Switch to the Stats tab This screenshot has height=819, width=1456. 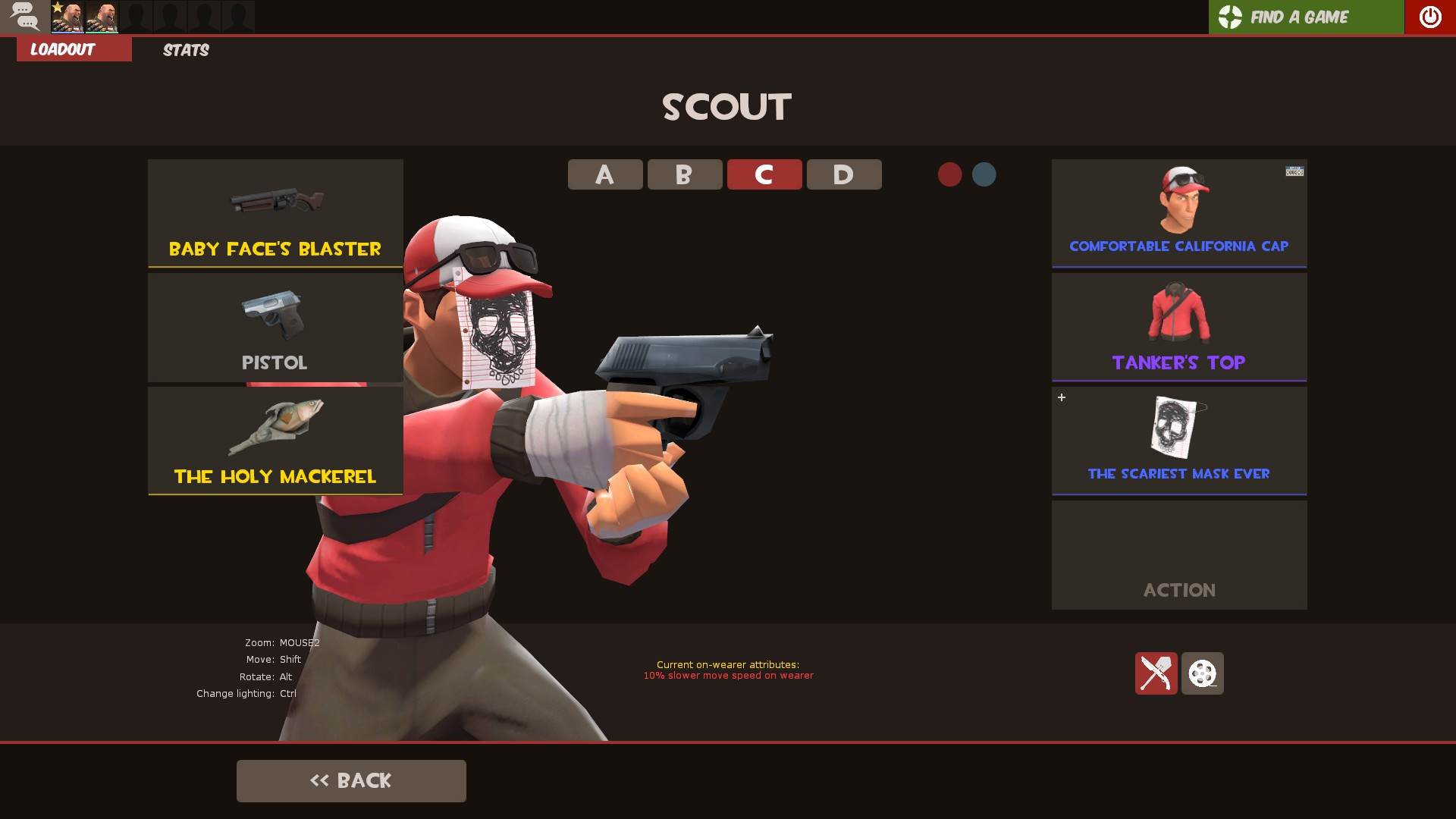click(184, 50)
